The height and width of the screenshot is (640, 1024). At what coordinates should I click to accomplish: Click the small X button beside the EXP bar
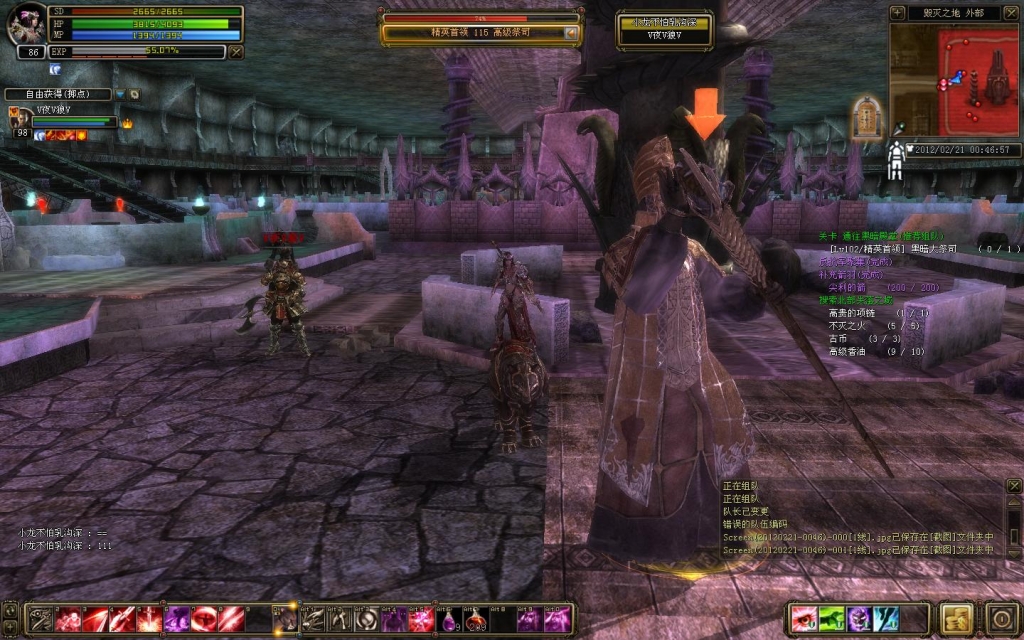click(x=236, y=51)
